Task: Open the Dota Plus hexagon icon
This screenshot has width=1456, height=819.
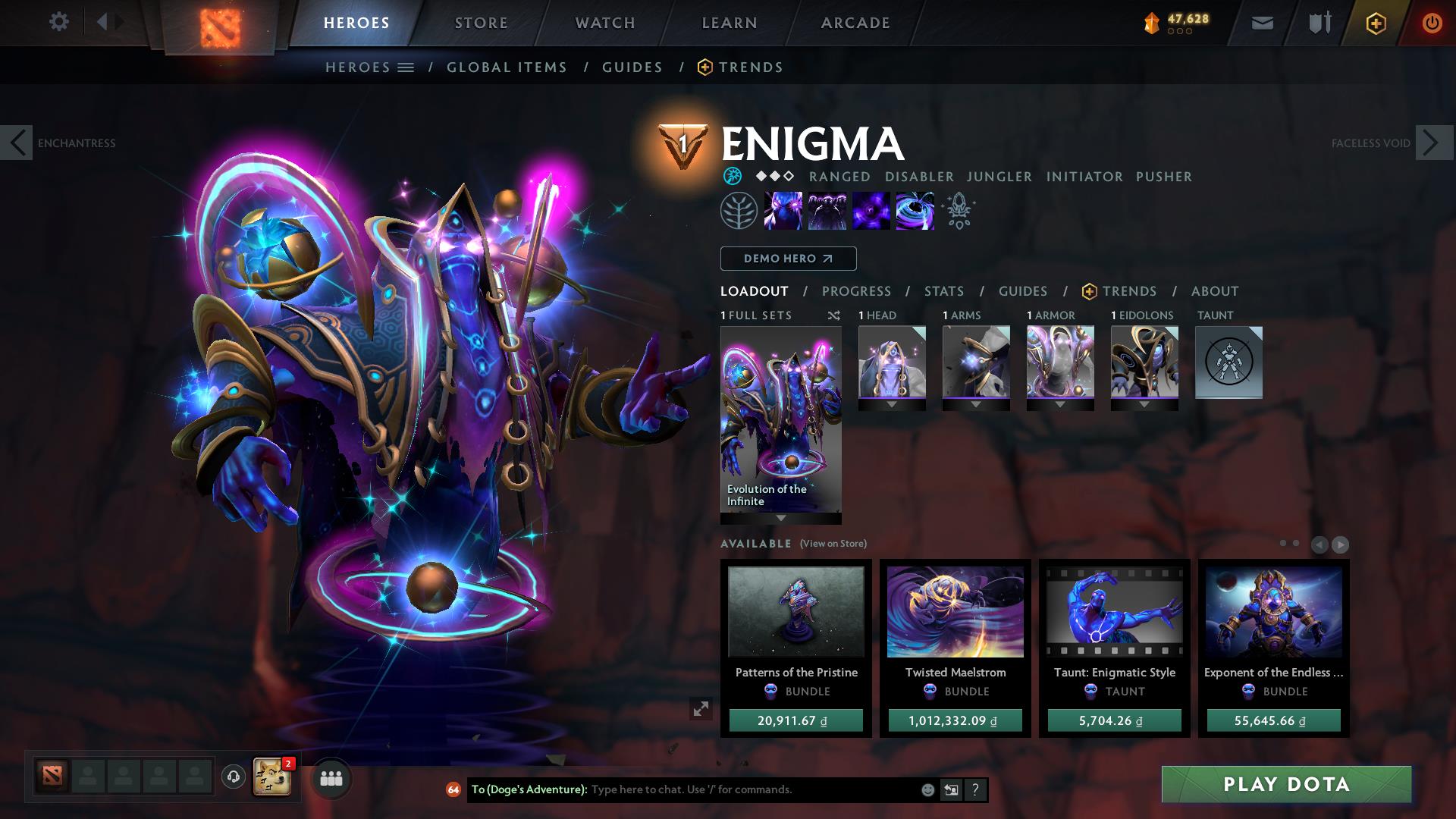Action: [1377, 22]
